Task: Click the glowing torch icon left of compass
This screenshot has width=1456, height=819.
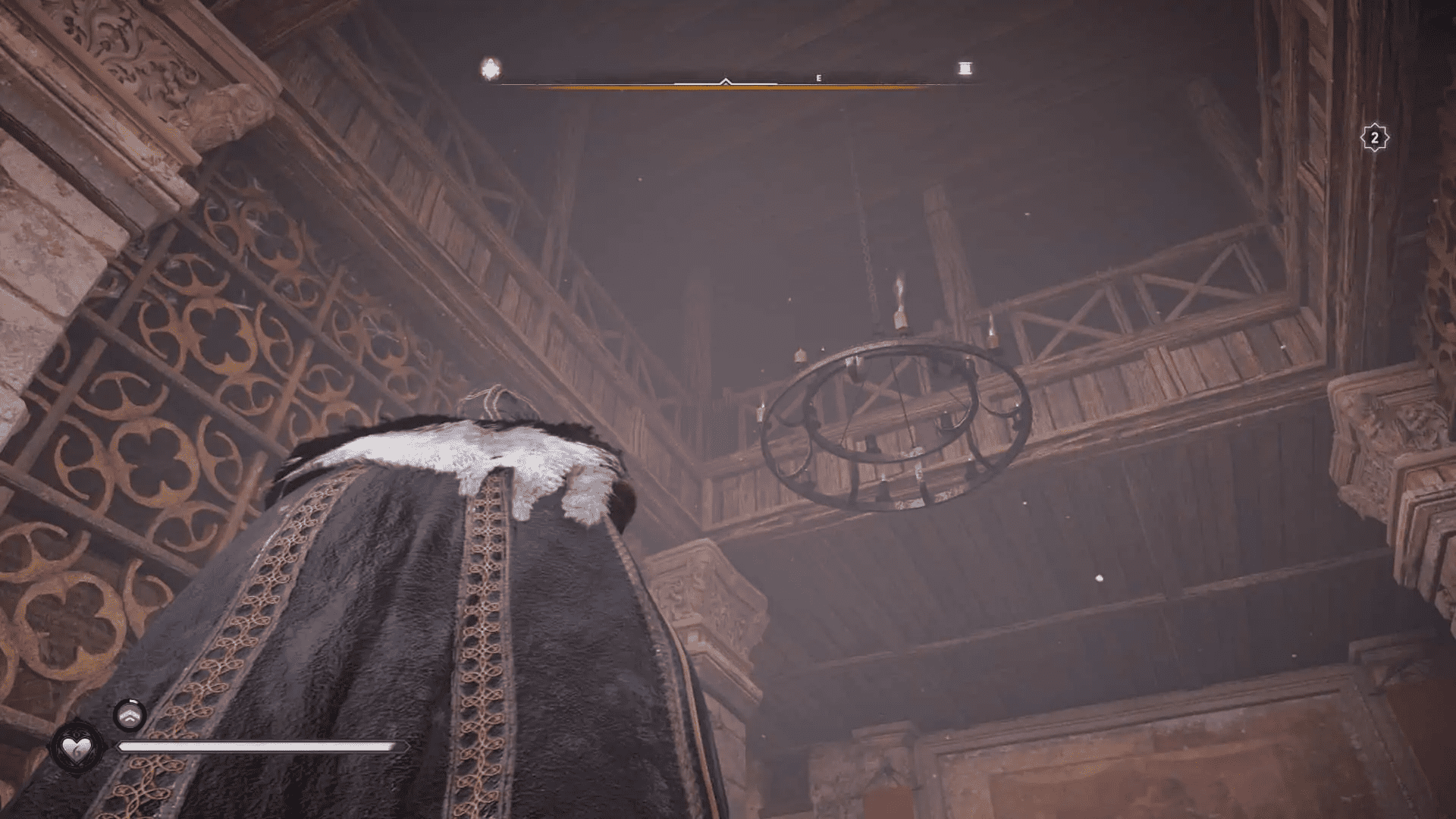Action: 491,68
